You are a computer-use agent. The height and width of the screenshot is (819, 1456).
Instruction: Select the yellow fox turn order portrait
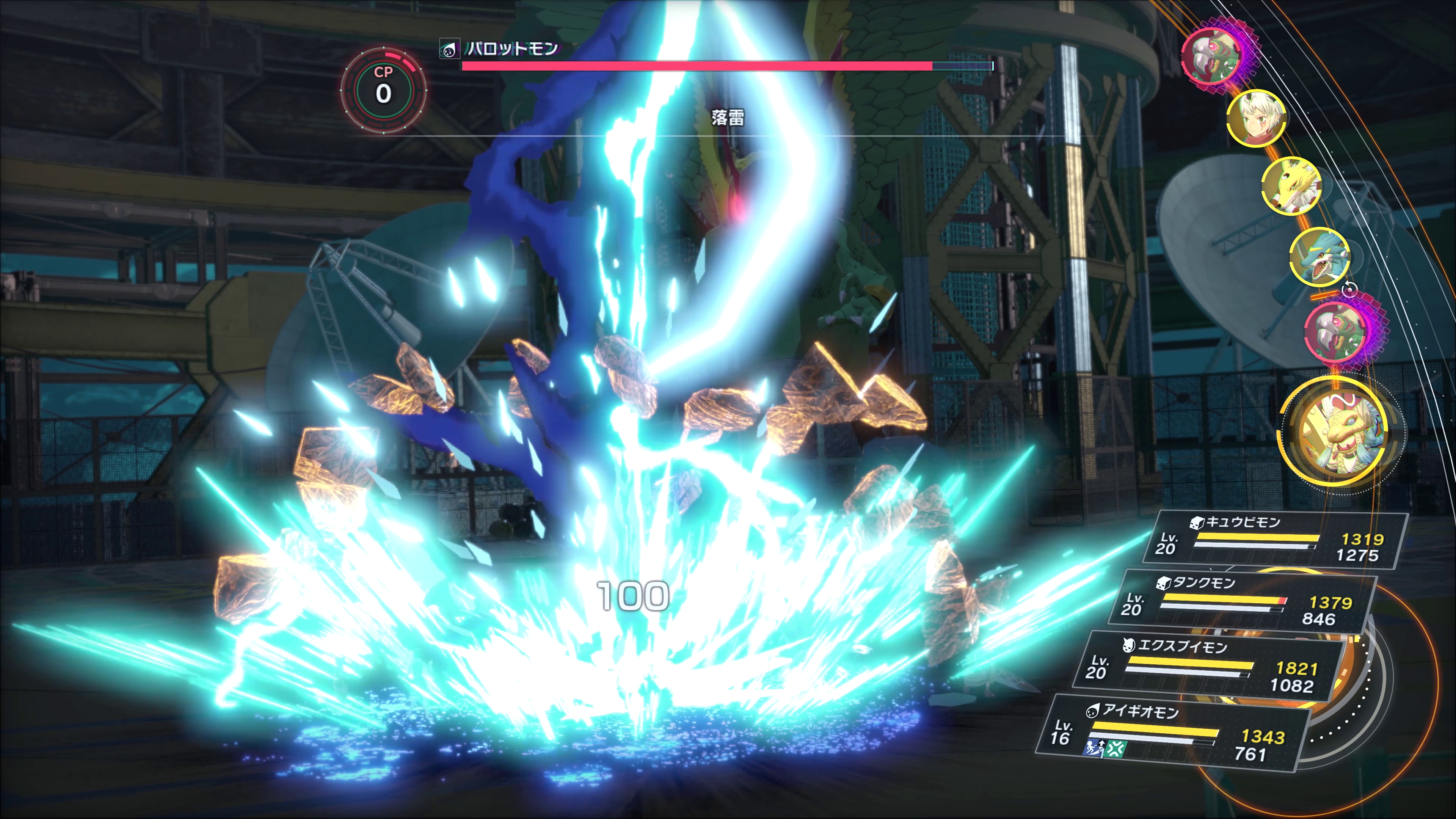point(1291,185)
